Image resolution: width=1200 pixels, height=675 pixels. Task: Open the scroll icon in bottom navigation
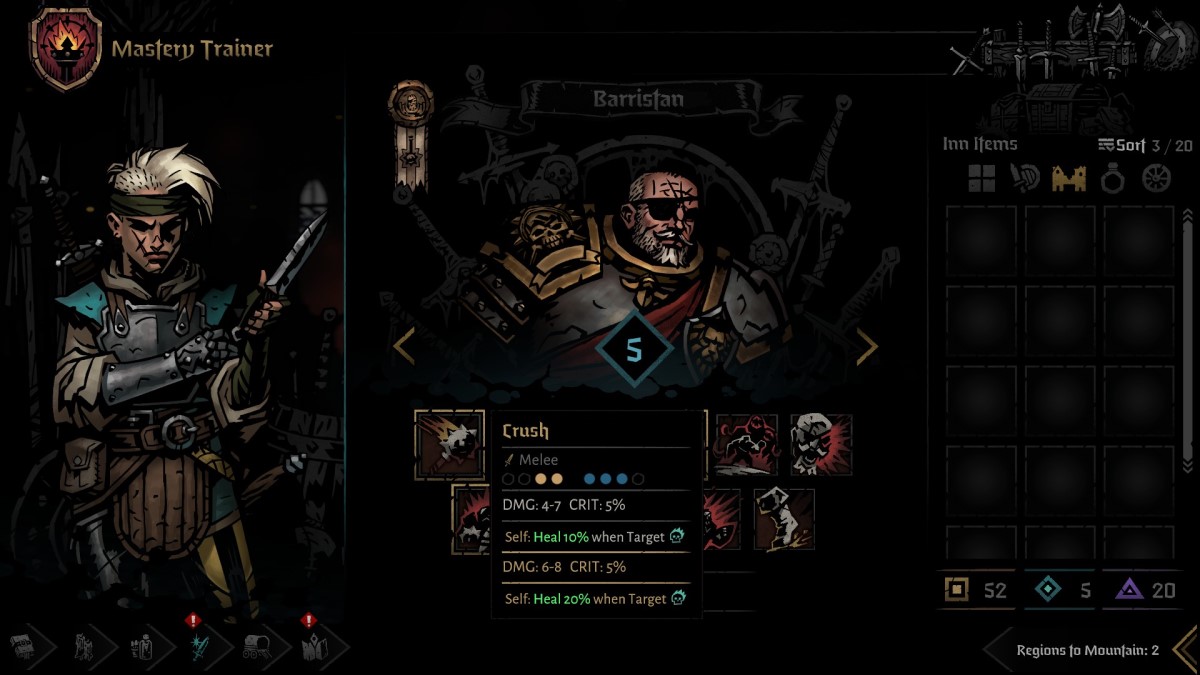coord(22,647)
